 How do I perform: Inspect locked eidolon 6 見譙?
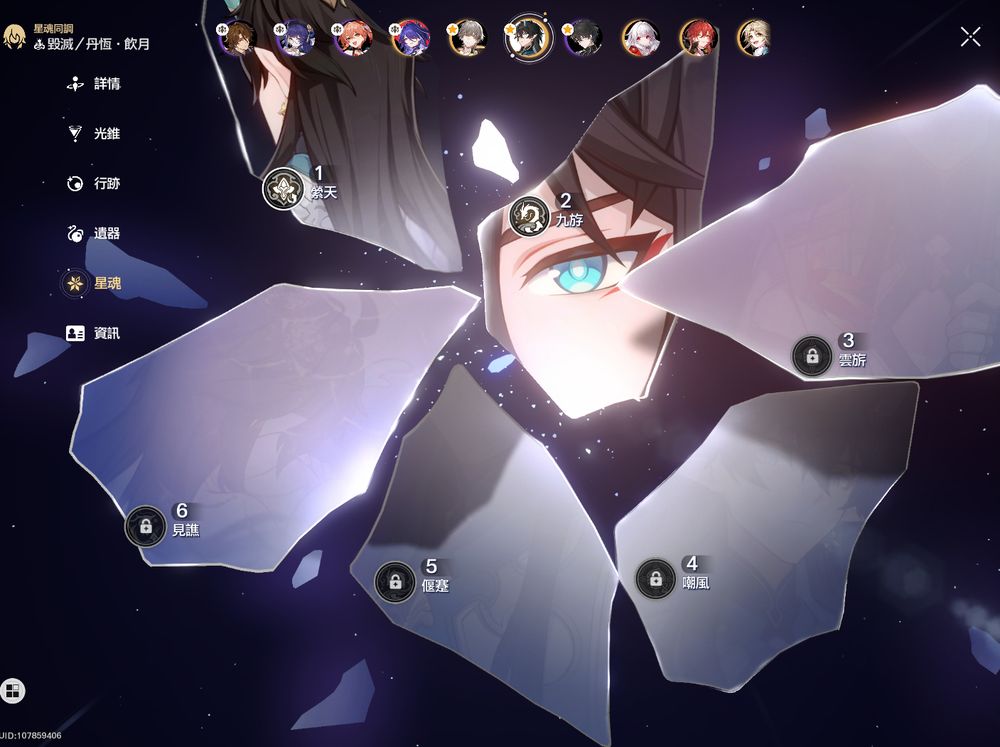click(146, 526)
